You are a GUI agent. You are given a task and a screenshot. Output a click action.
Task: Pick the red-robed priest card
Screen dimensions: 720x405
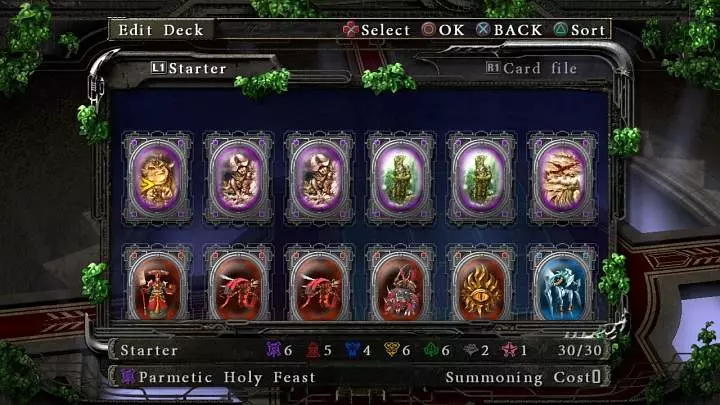pos(156,286)
